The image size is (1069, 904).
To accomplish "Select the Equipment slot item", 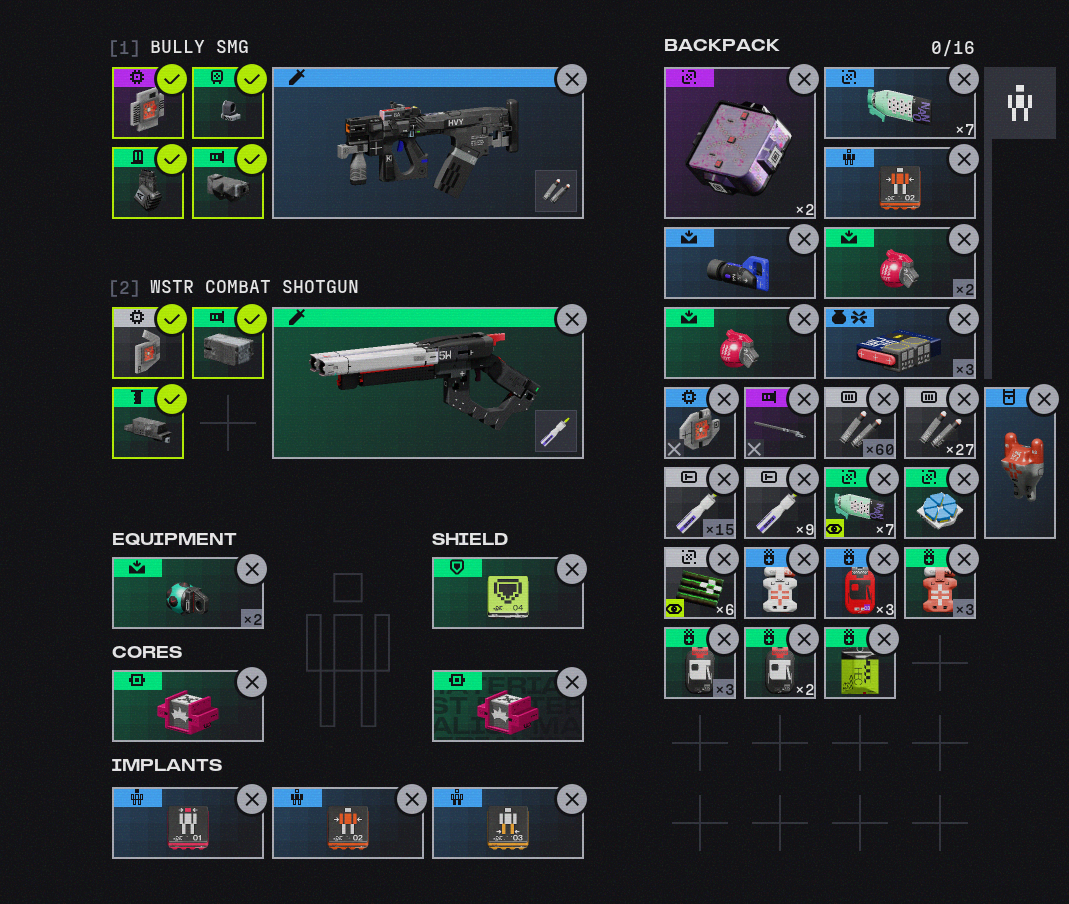I will [187, 595].
